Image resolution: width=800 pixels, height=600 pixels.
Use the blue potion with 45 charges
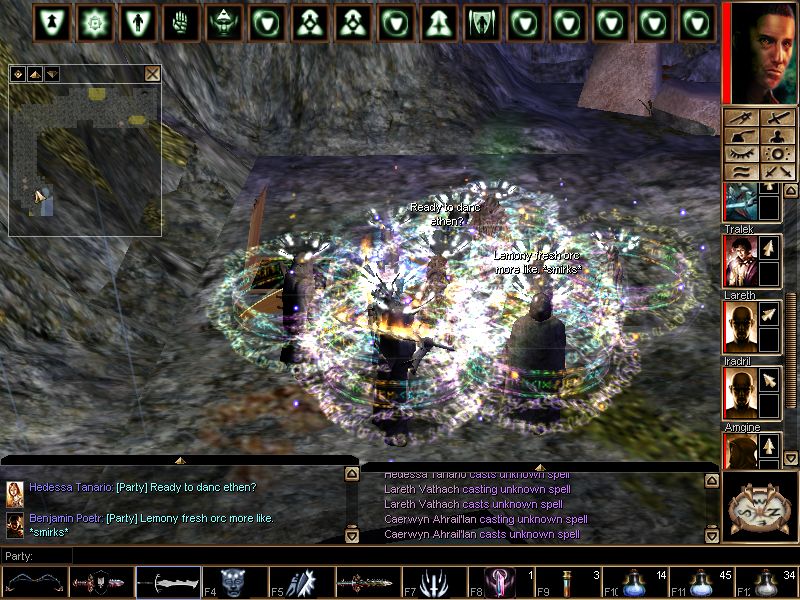[x=702, y=583]
